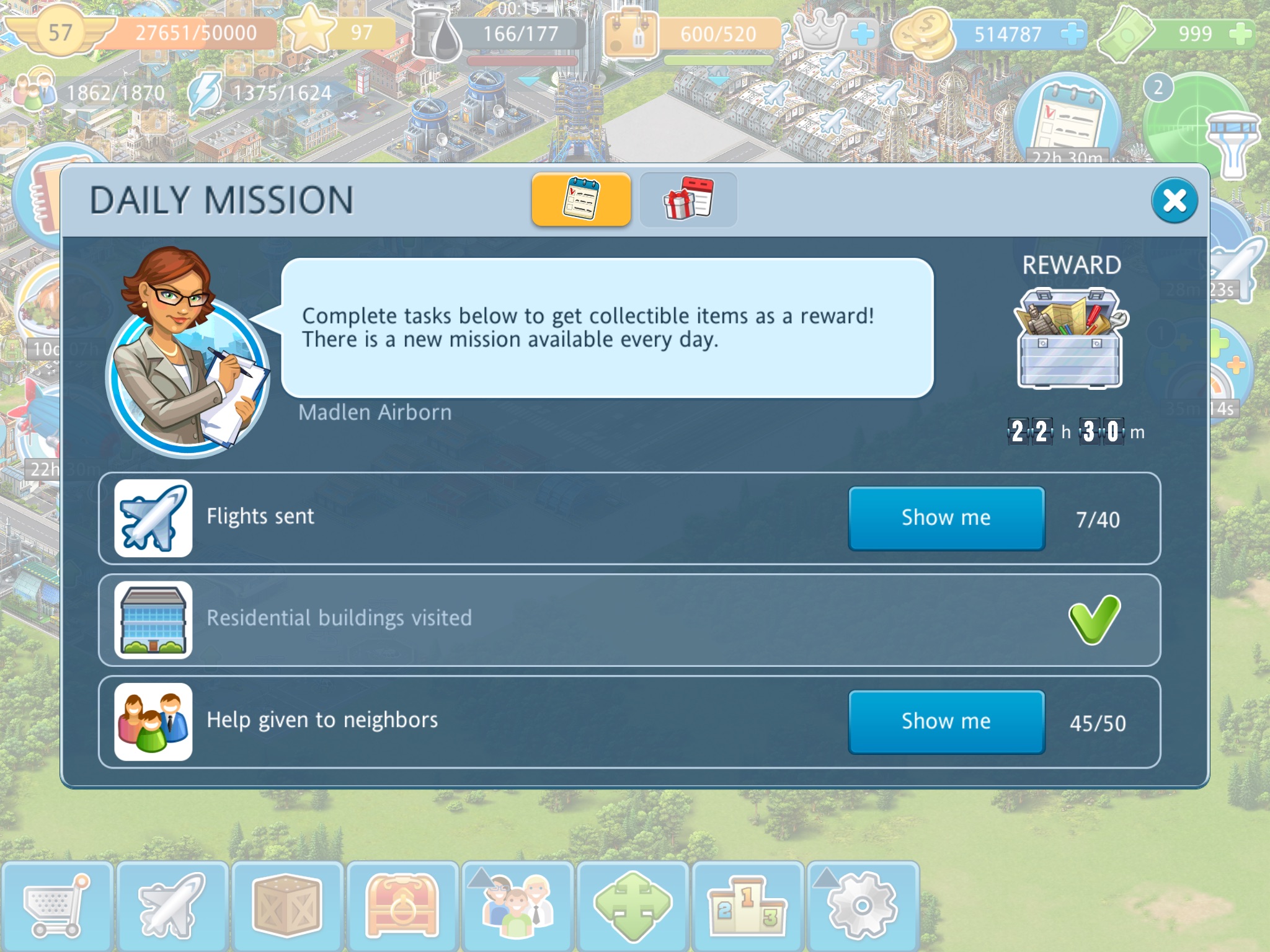This screenshot has height=952, width=1270.
Task: Open the treasure chest collections
Action: pos(402,906)
